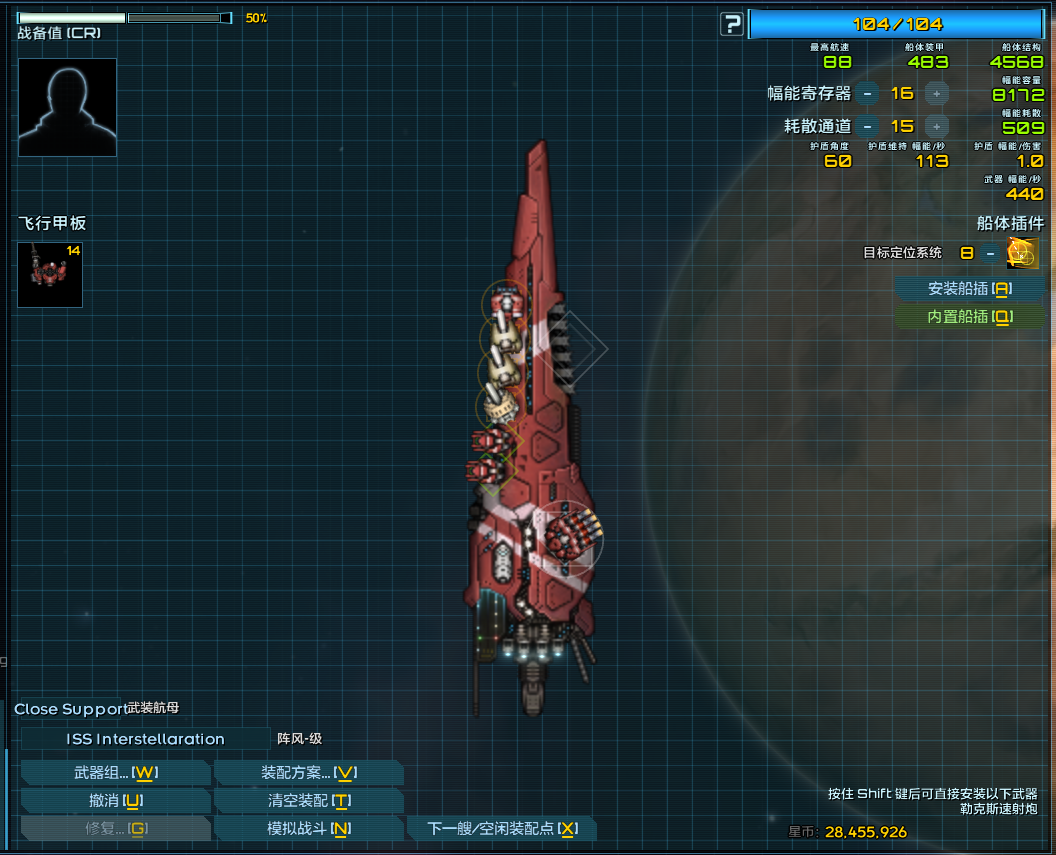Open the 装配方案 loadout variants
This screenshot has width=1056, height=855.
[308, 773]
